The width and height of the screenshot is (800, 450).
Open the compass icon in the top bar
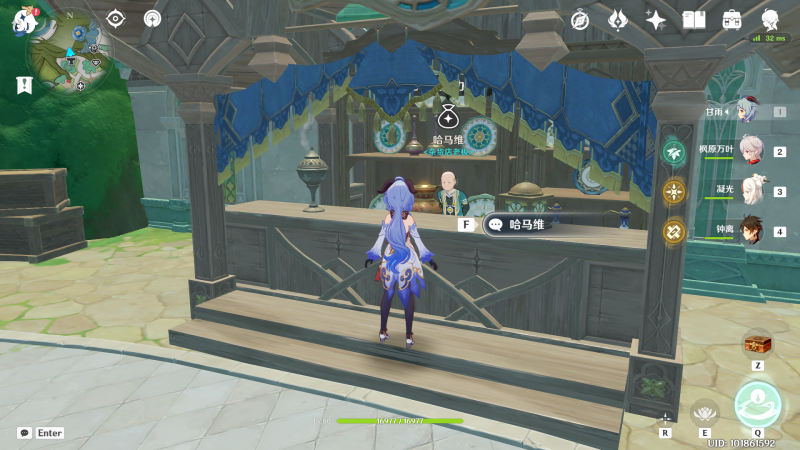[x=580, y=19]
